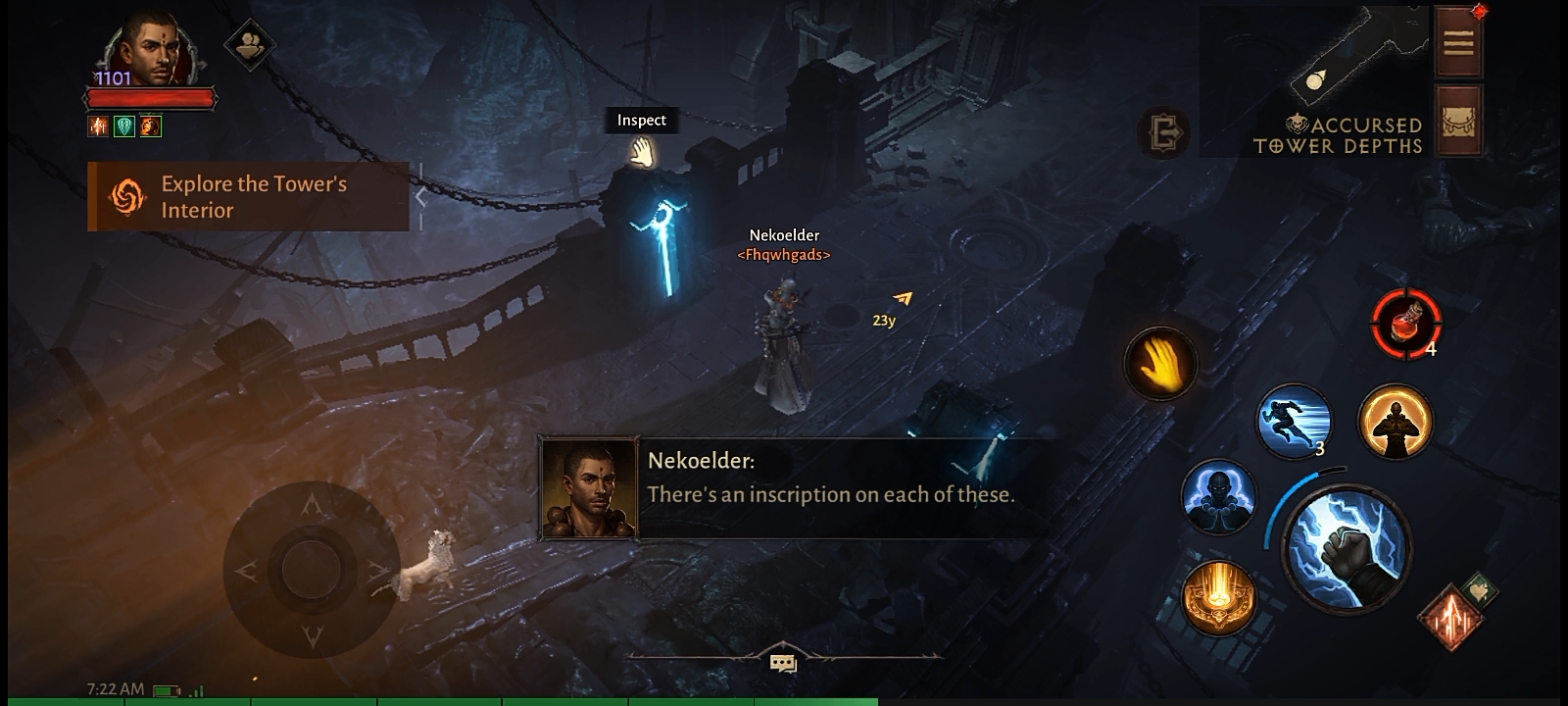Use the health potion

1405,324
